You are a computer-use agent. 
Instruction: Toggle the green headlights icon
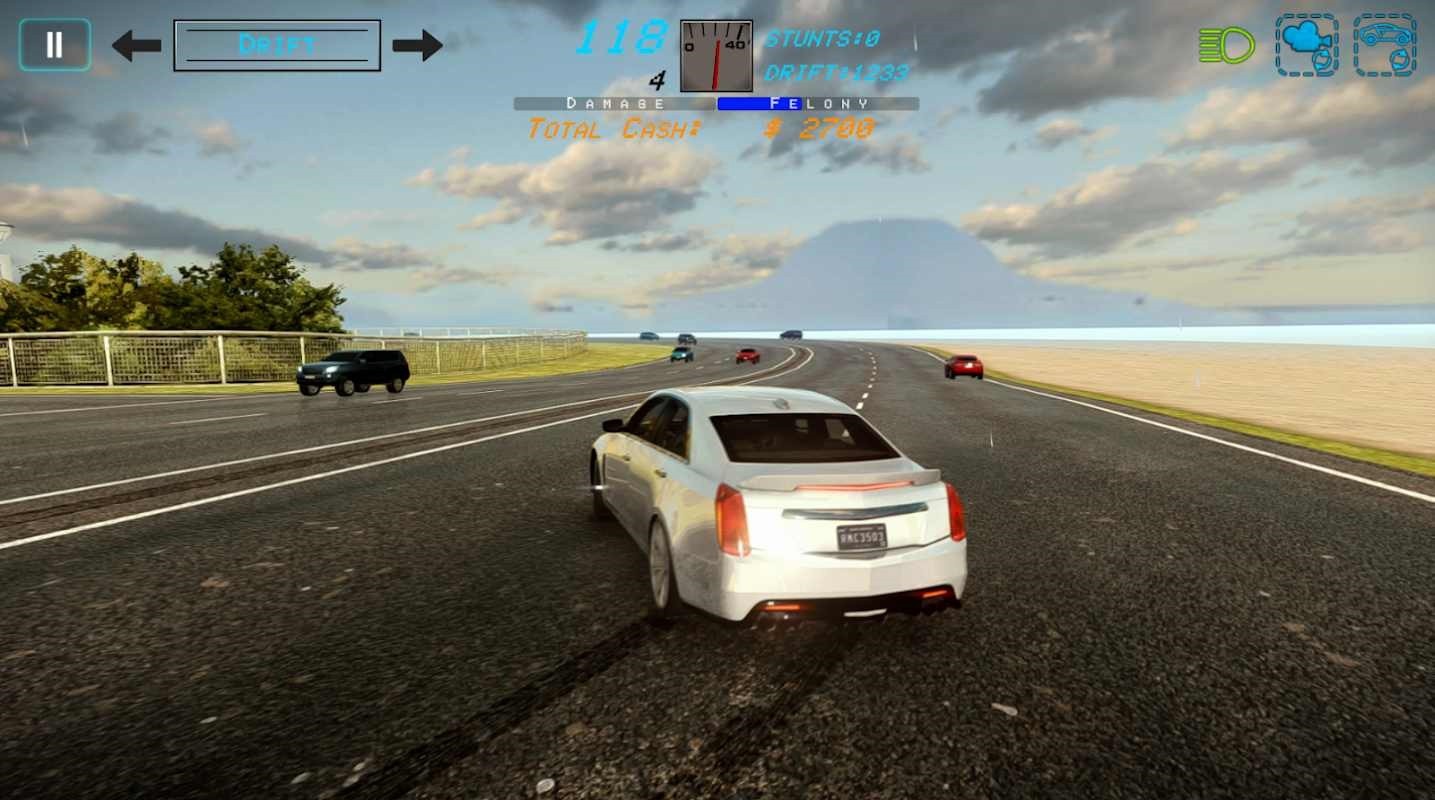point(1226,45)
